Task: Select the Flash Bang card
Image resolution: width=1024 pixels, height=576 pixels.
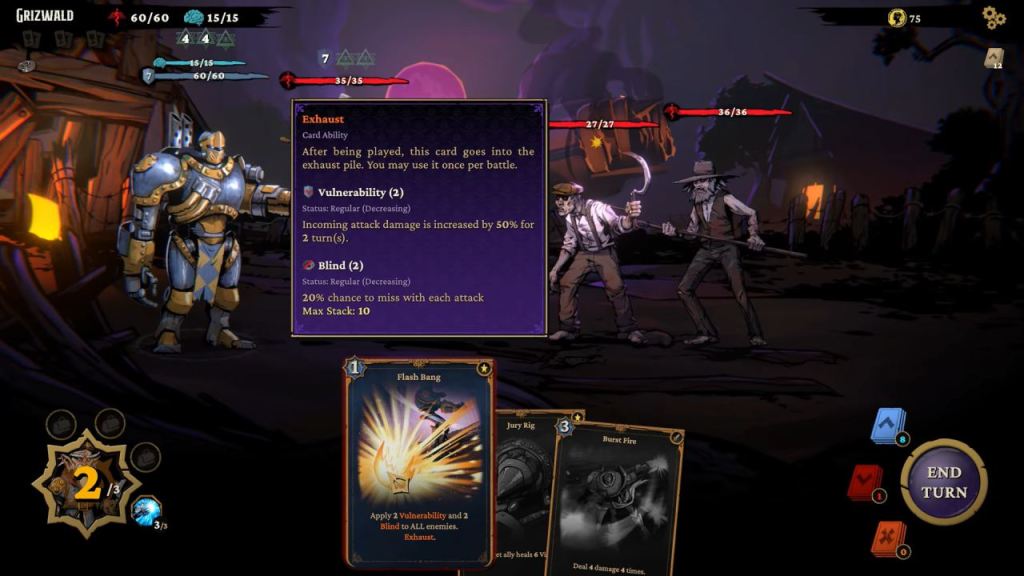Action: [x=419, y=460]
